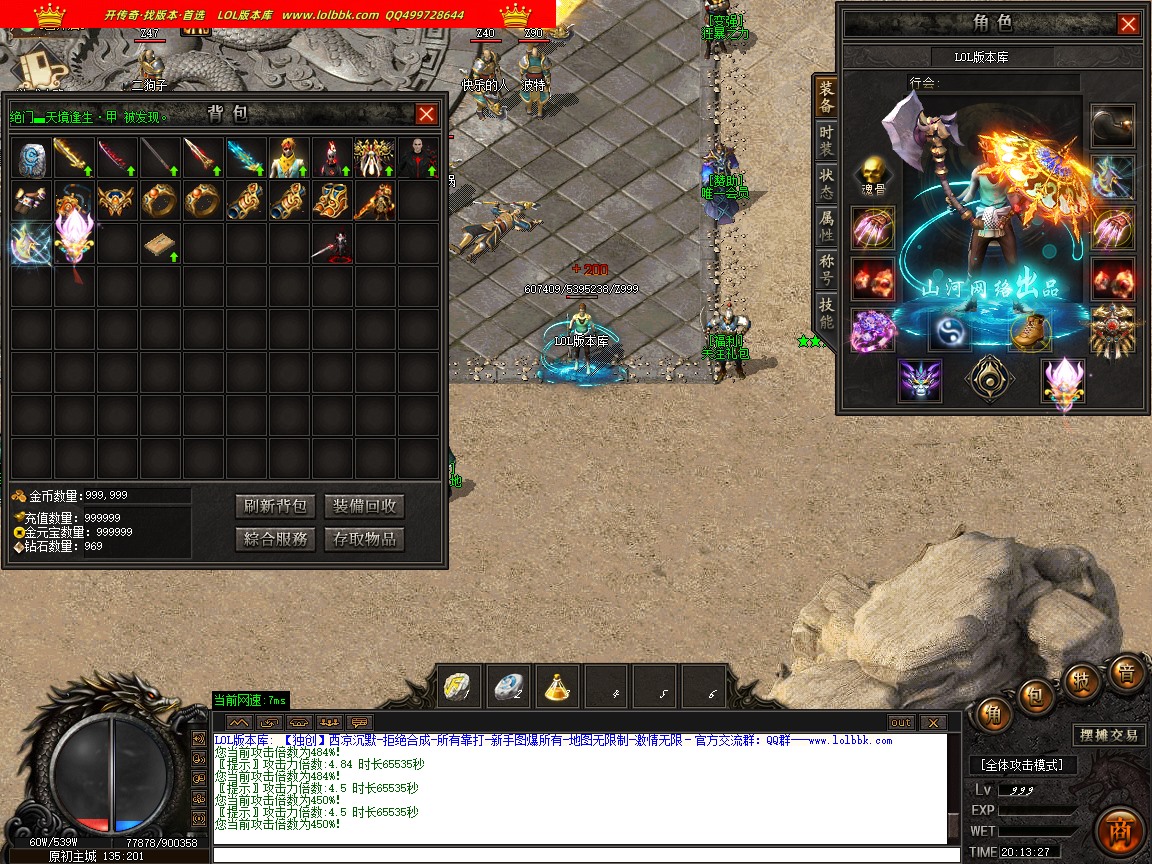
Task: Choose 存取物品 item storage button
Action: [364, 539]
